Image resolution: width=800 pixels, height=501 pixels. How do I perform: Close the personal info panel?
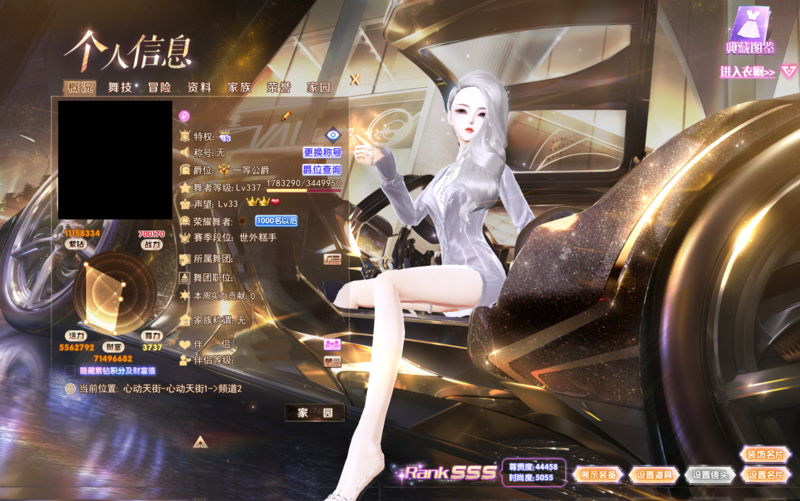coord(354,78)
